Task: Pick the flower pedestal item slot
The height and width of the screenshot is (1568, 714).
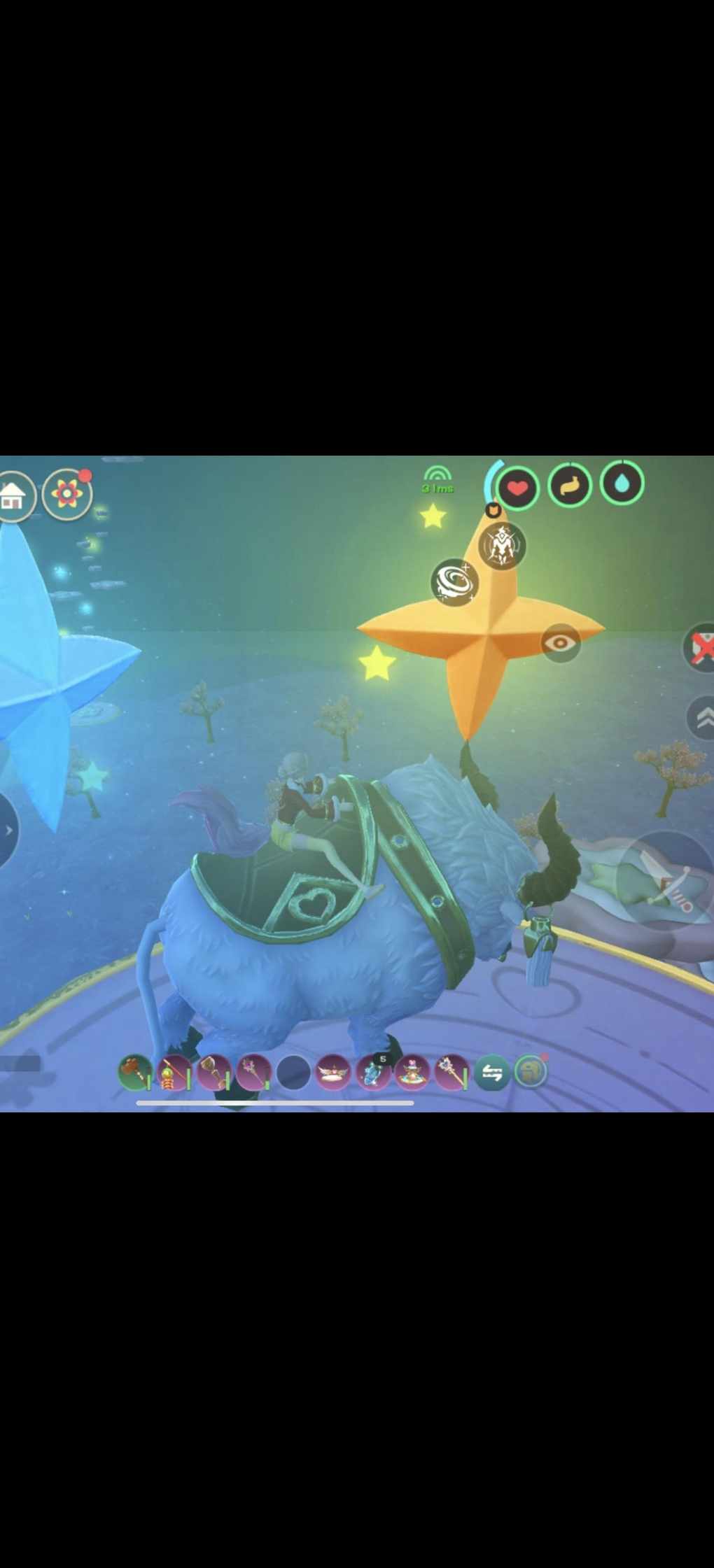Action: (412, 1073)
